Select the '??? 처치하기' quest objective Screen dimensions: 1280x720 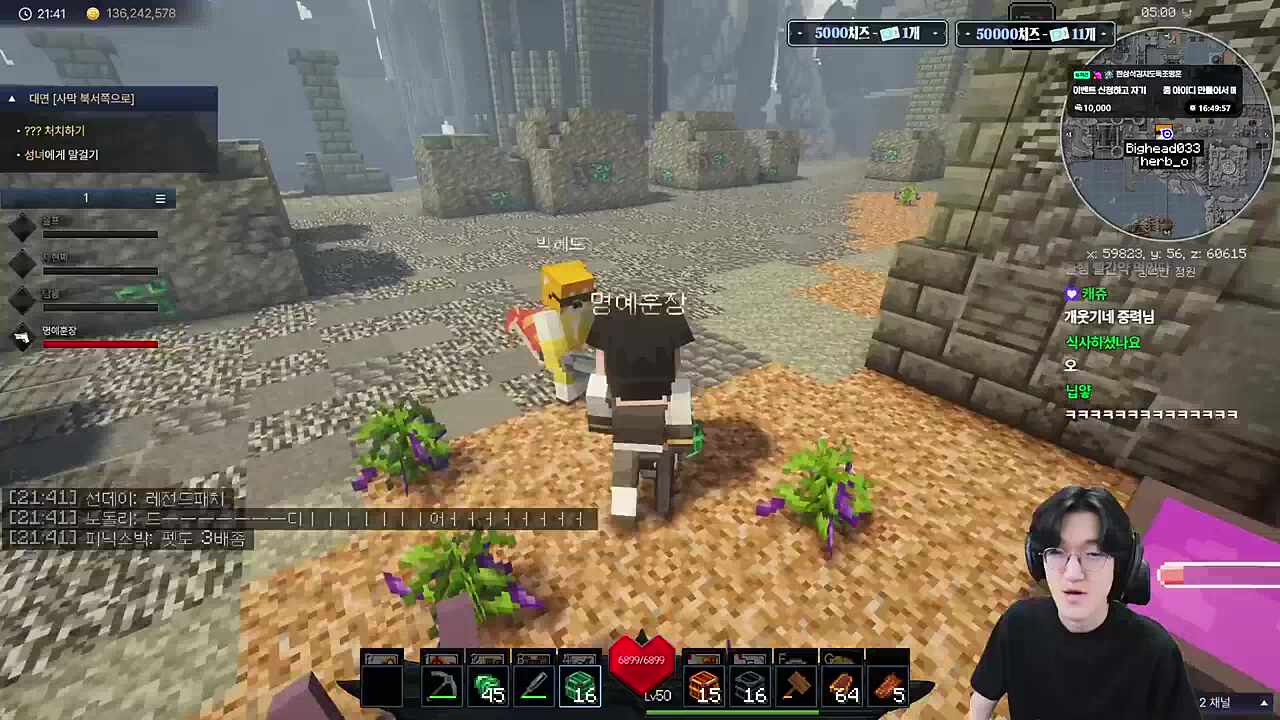(x=55, y=131)
